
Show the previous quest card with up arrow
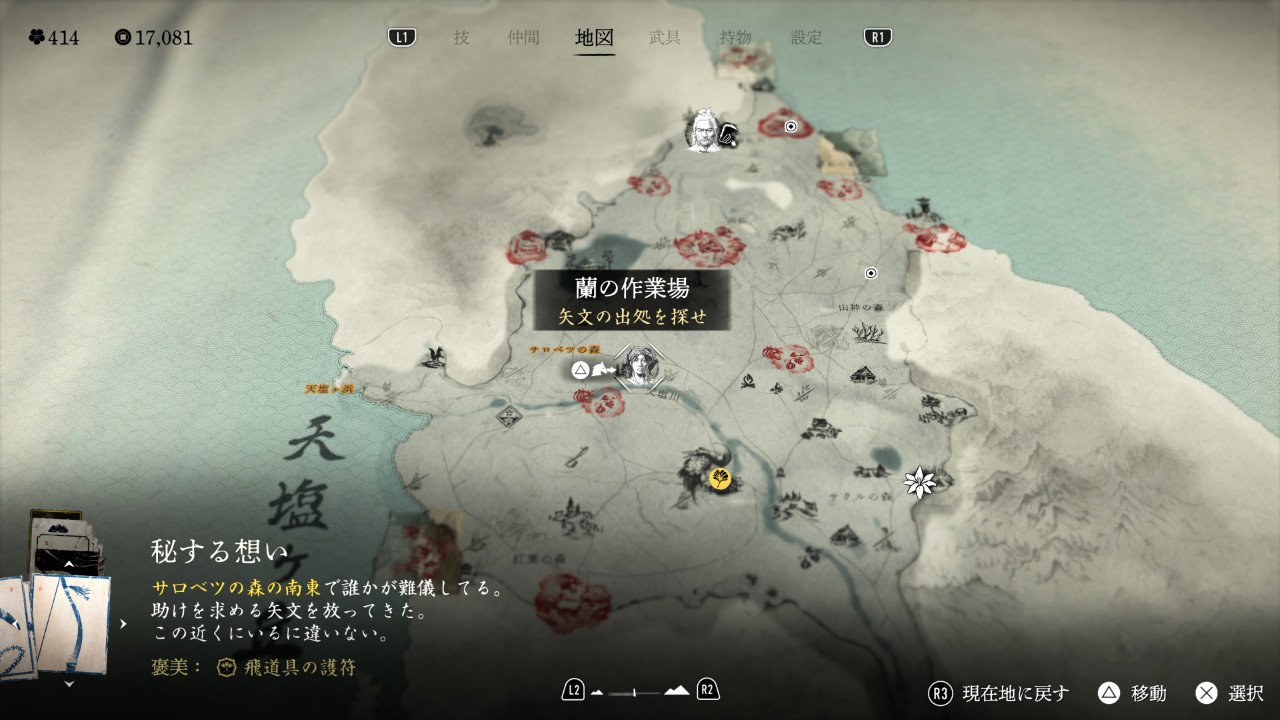tap(69, 565)
